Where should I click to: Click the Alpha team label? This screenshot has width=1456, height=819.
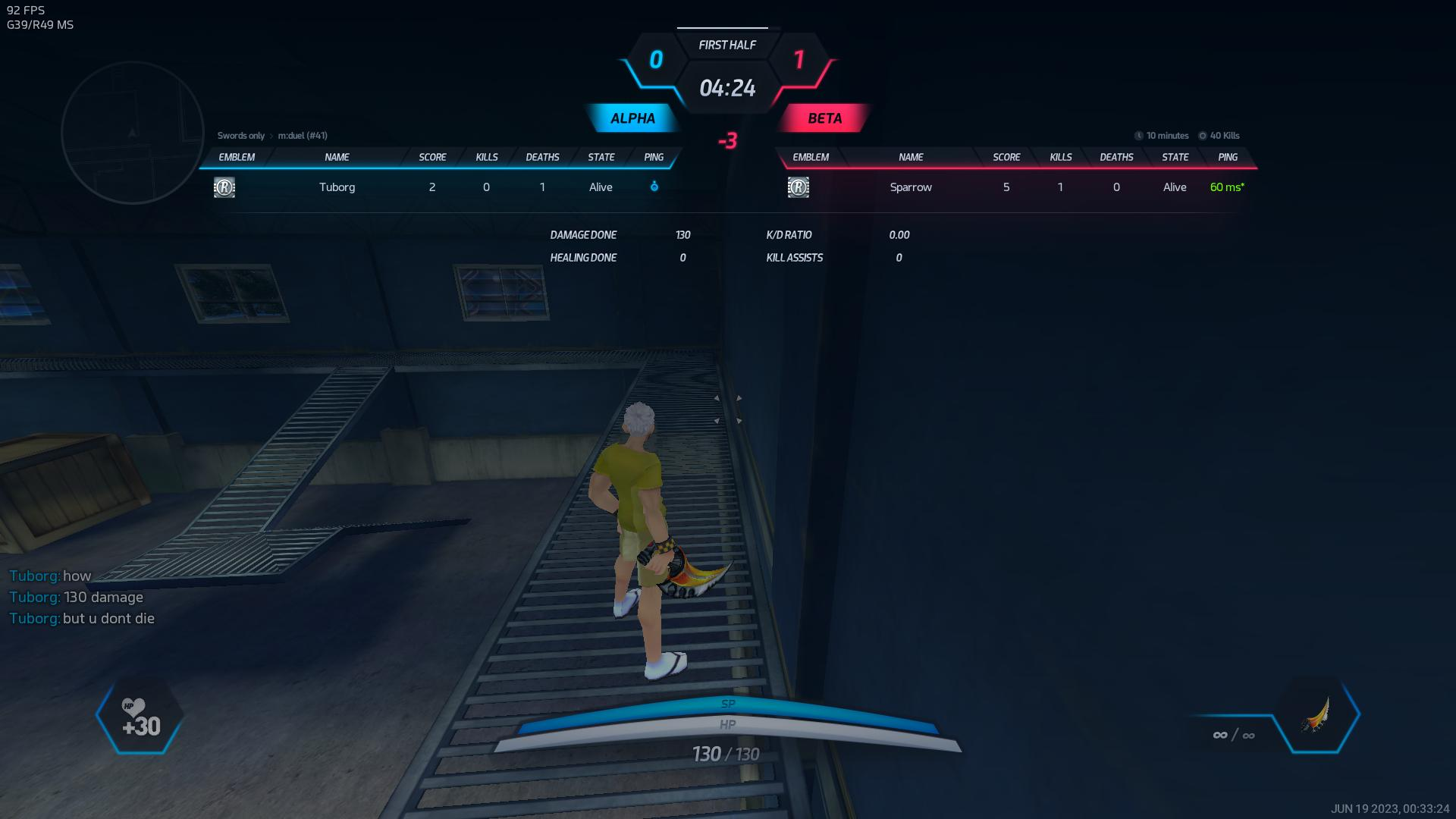tap(632, 118)
